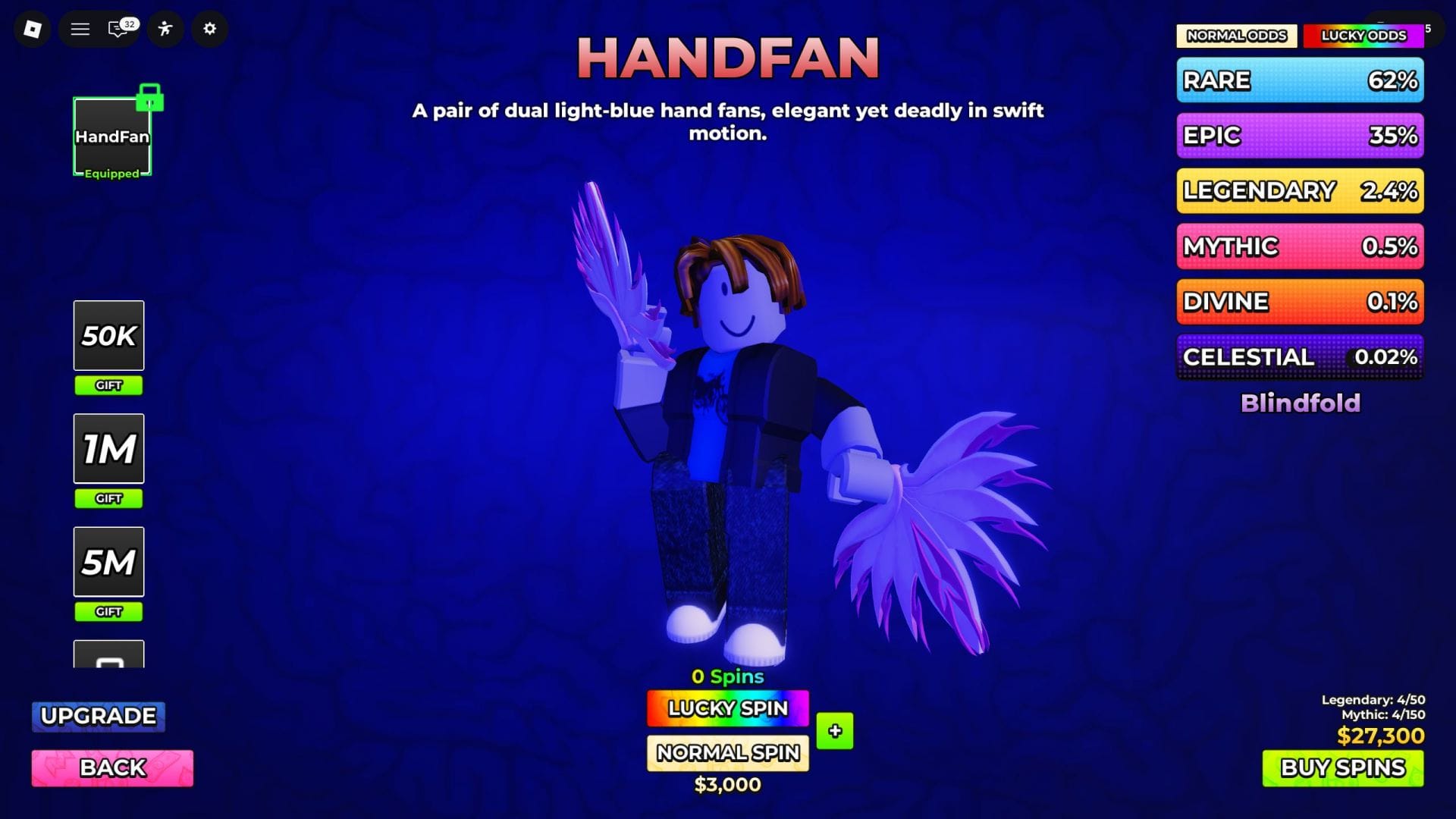
Task: Open the emote/character icon
Action: tap(165, 29)
